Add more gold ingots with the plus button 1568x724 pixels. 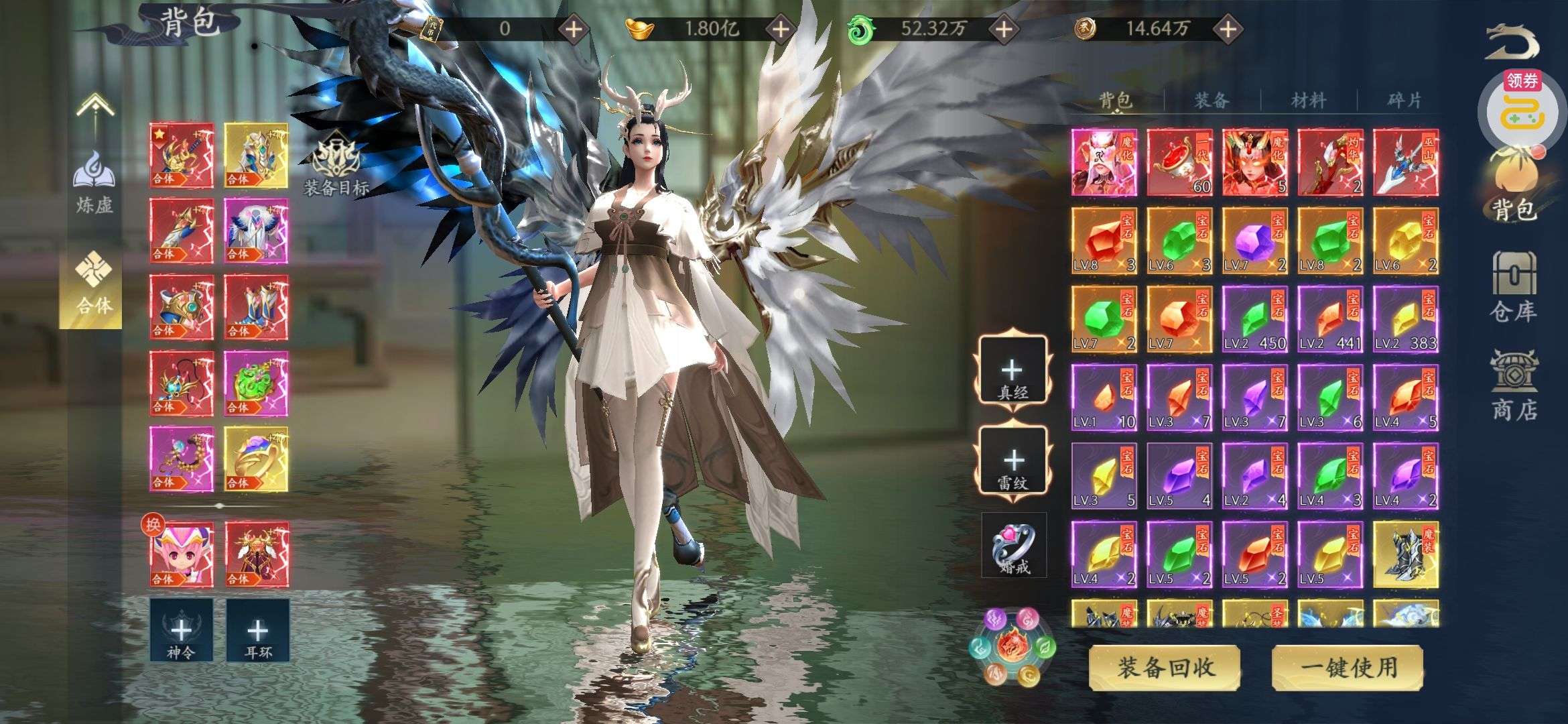click(x=781, y=29)
